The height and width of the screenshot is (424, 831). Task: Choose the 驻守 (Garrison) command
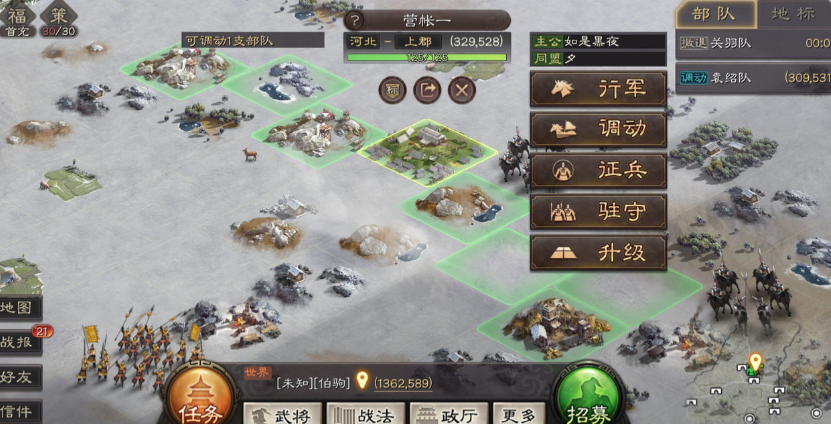[598, 211]
